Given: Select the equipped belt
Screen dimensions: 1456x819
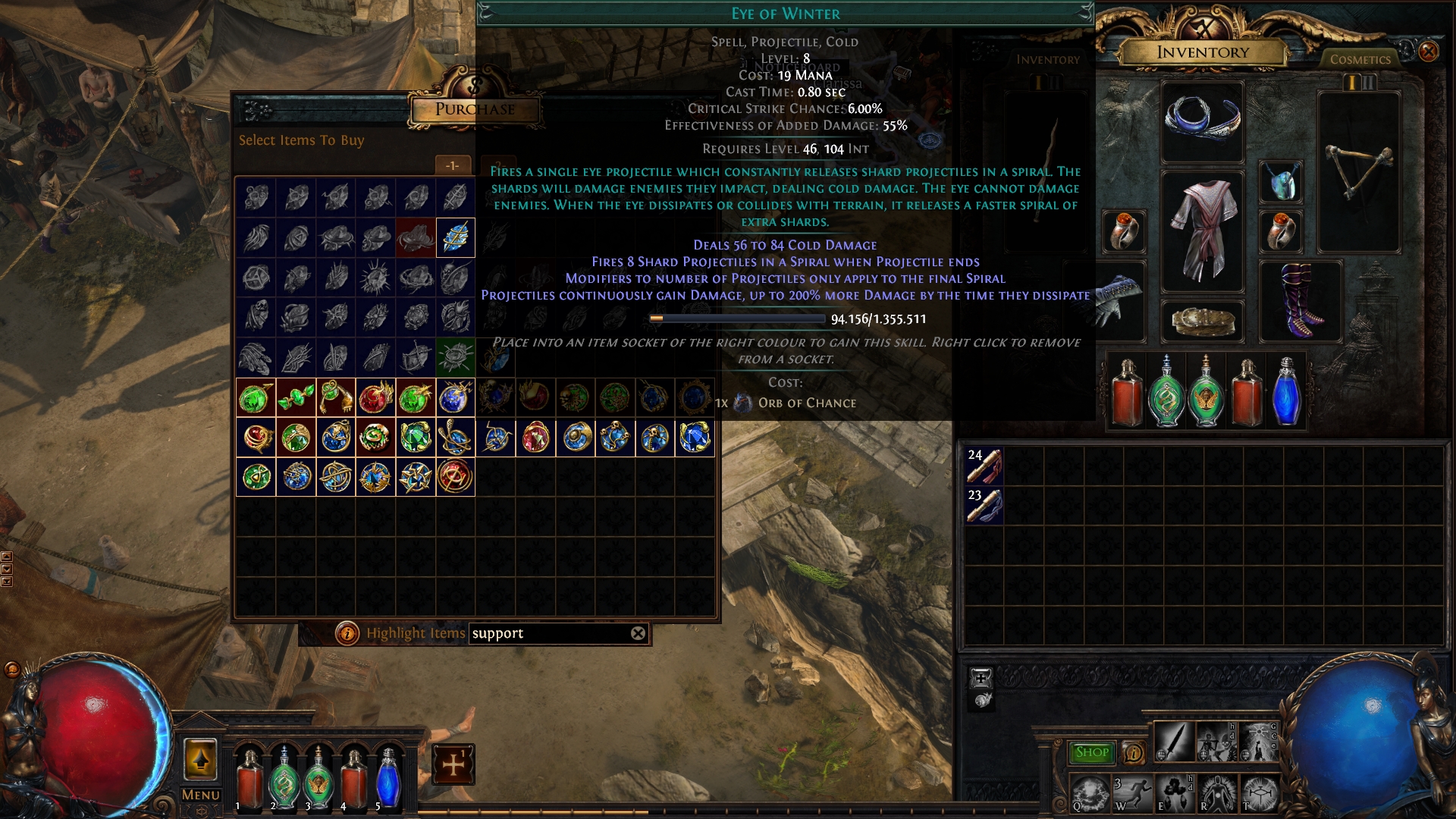Looking at the screenshot, I should (x=1202, y=322).
